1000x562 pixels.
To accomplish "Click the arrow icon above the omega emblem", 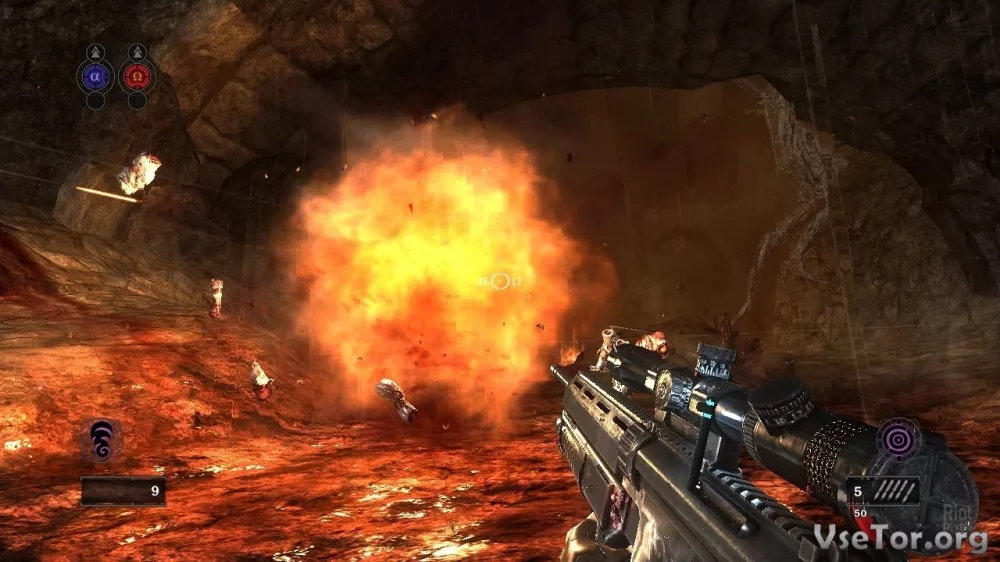I will pyautogui.click(x=137, y=51).
